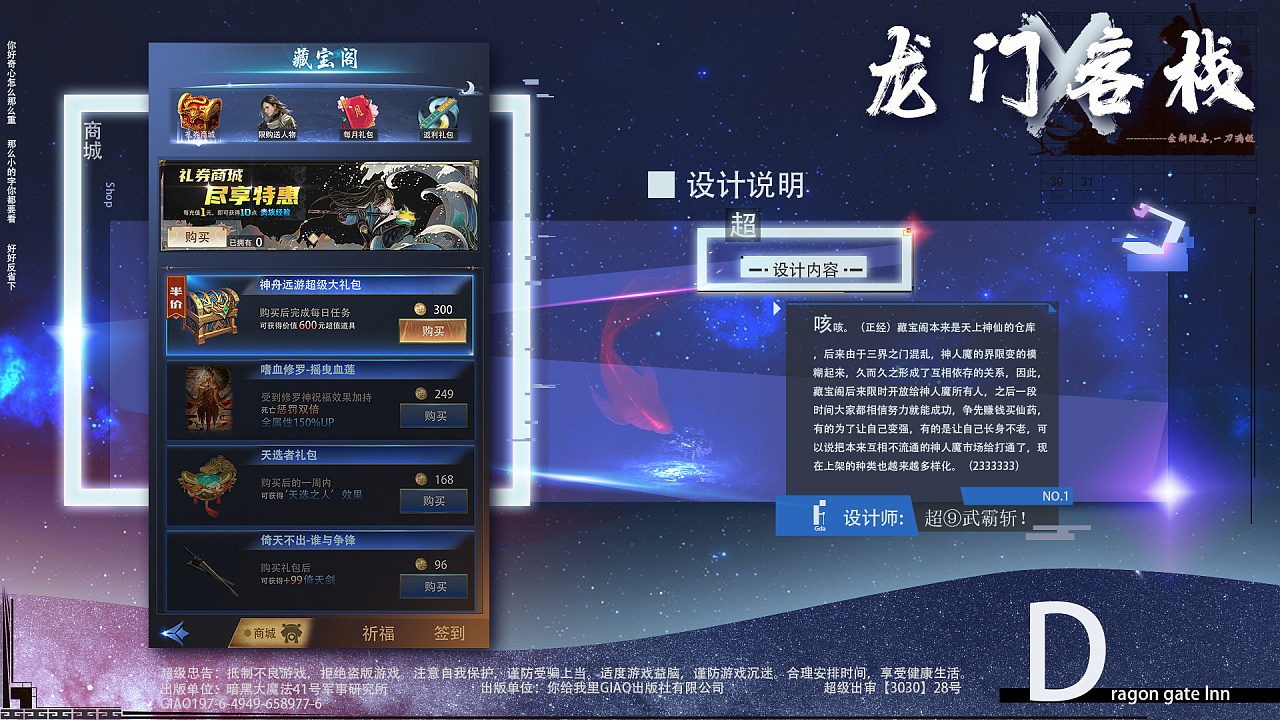
Task: Click the 每月礼包 red gift book icon
Action: [357, 111]
